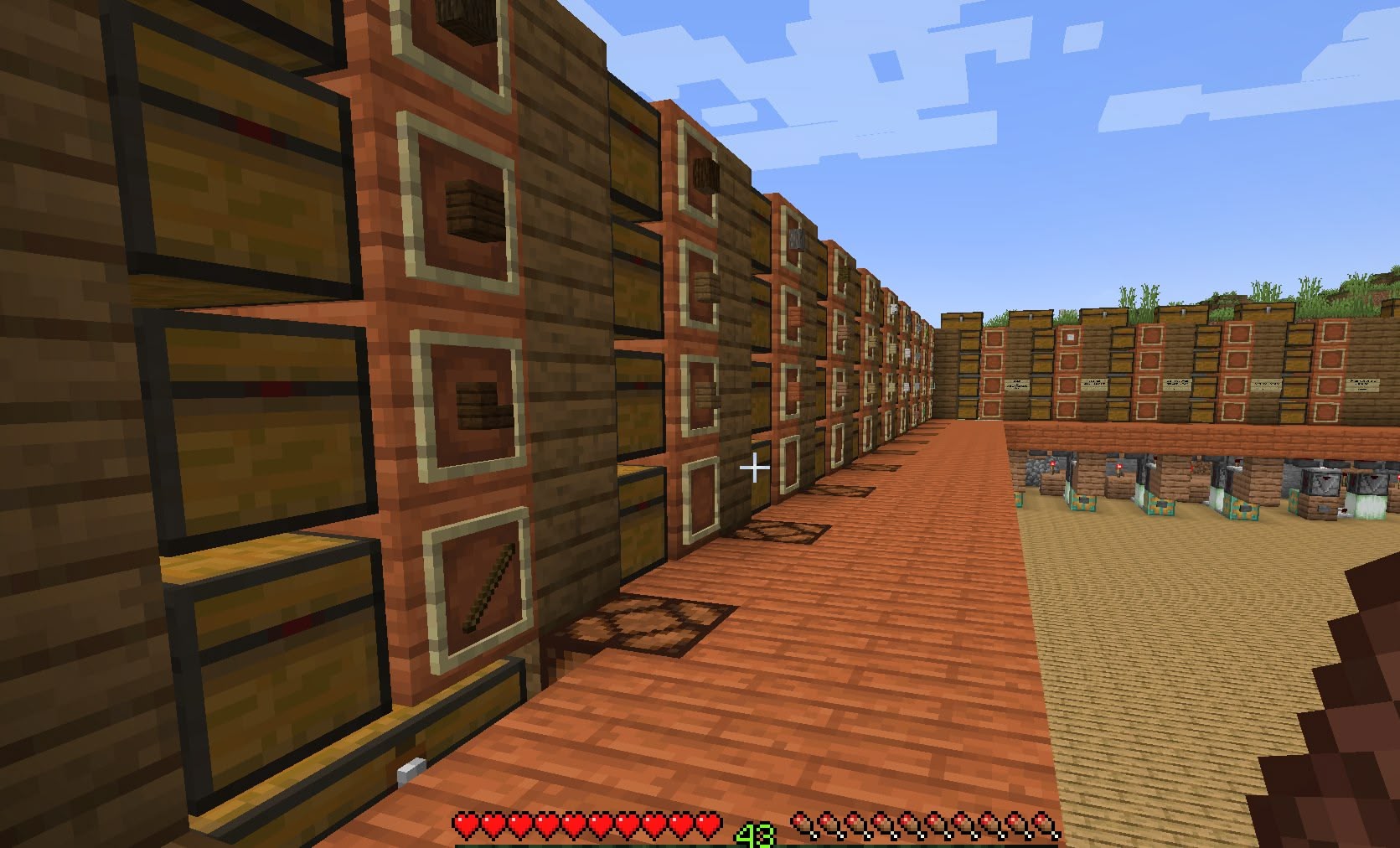Click the experience bar above the hotbar
Screen dimensions: 1400x848
click(754, 843)
